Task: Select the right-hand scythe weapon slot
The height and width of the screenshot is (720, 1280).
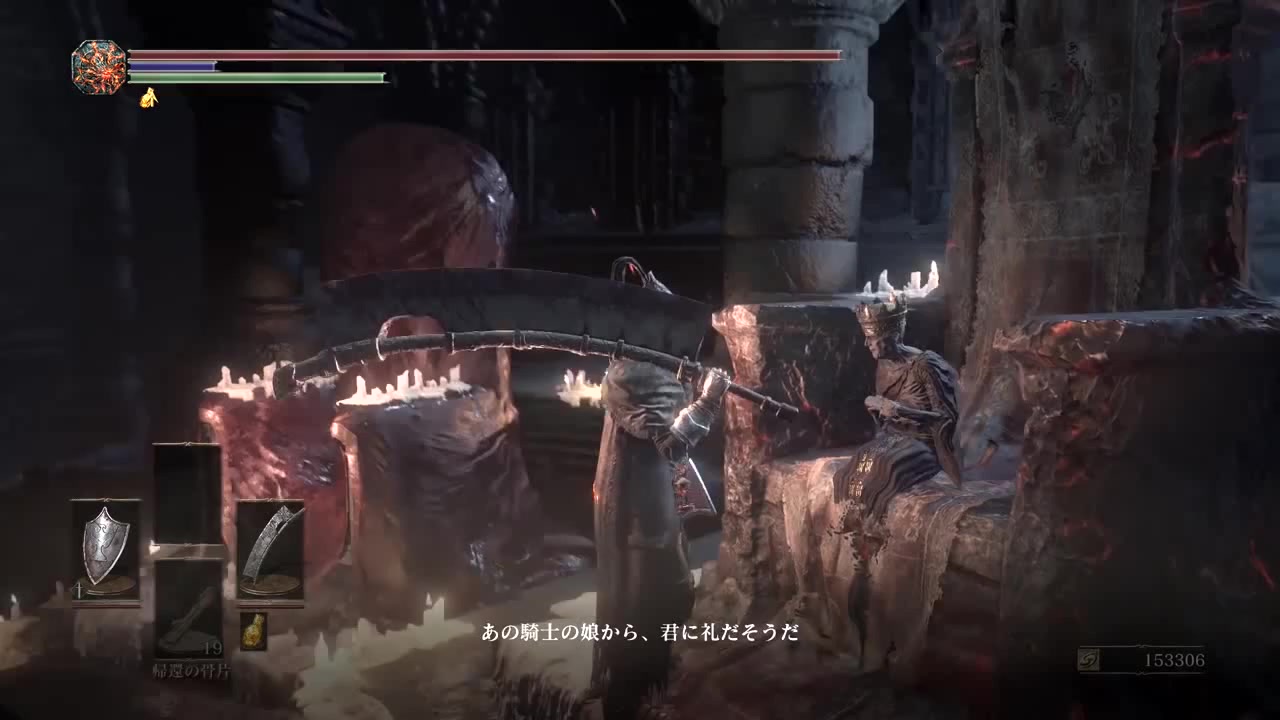Action: click(x=270, y=548)
